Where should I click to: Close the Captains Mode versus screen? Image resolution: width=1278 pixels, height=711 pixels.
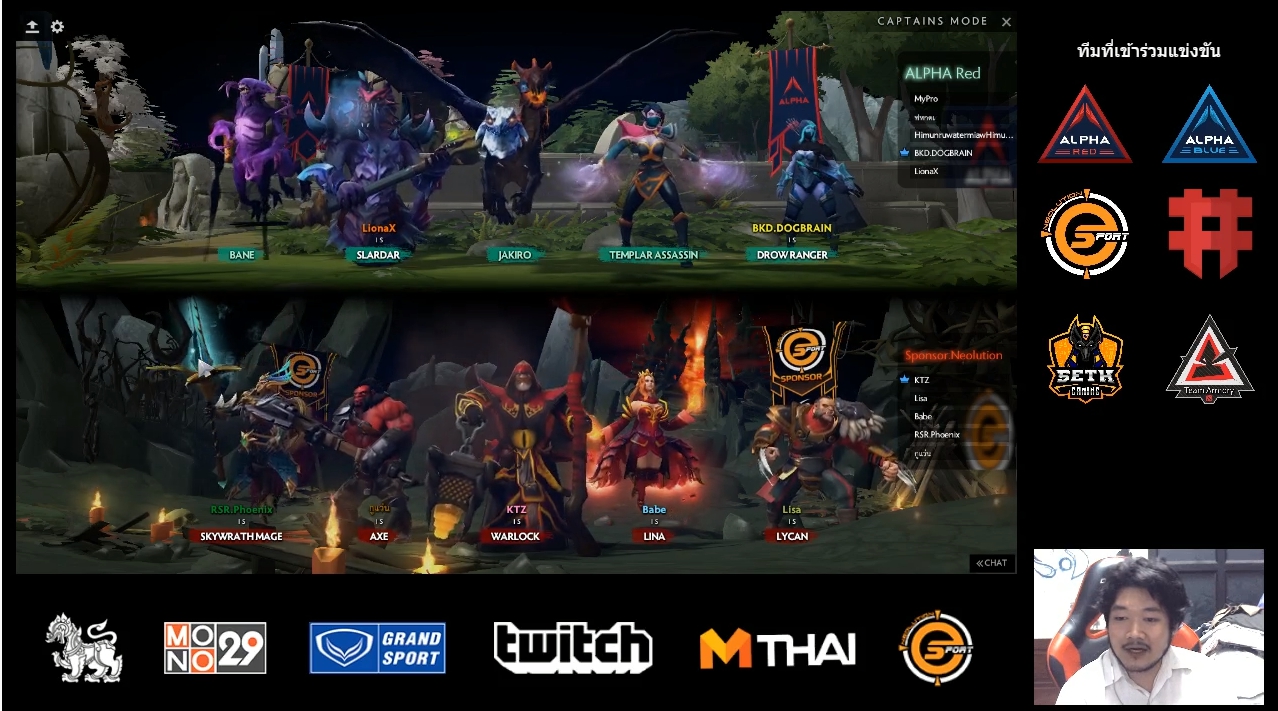[x=1006, y=22]
